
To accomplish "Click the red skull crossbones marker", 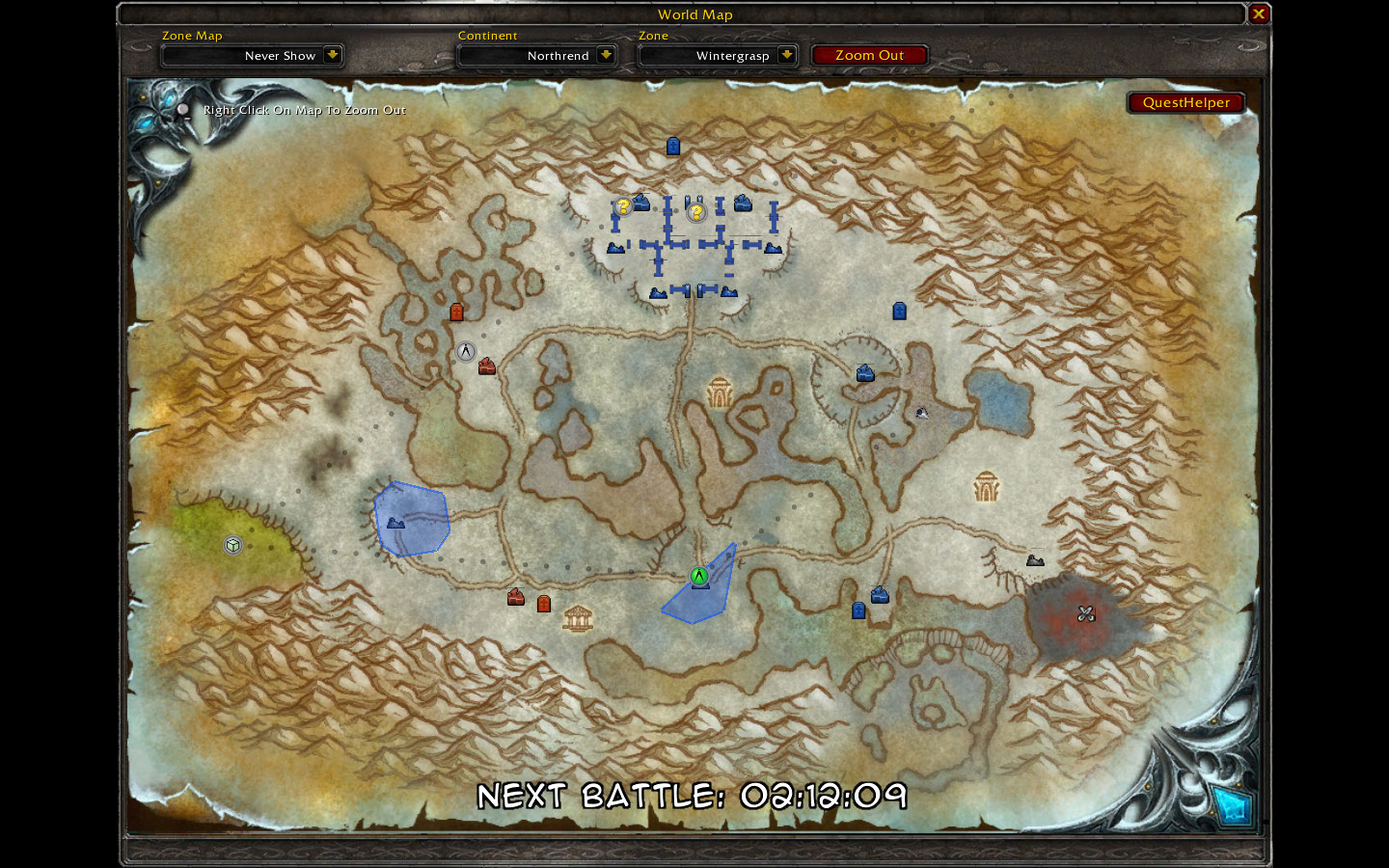I will pyautogui.click(x=1086, y=613).
